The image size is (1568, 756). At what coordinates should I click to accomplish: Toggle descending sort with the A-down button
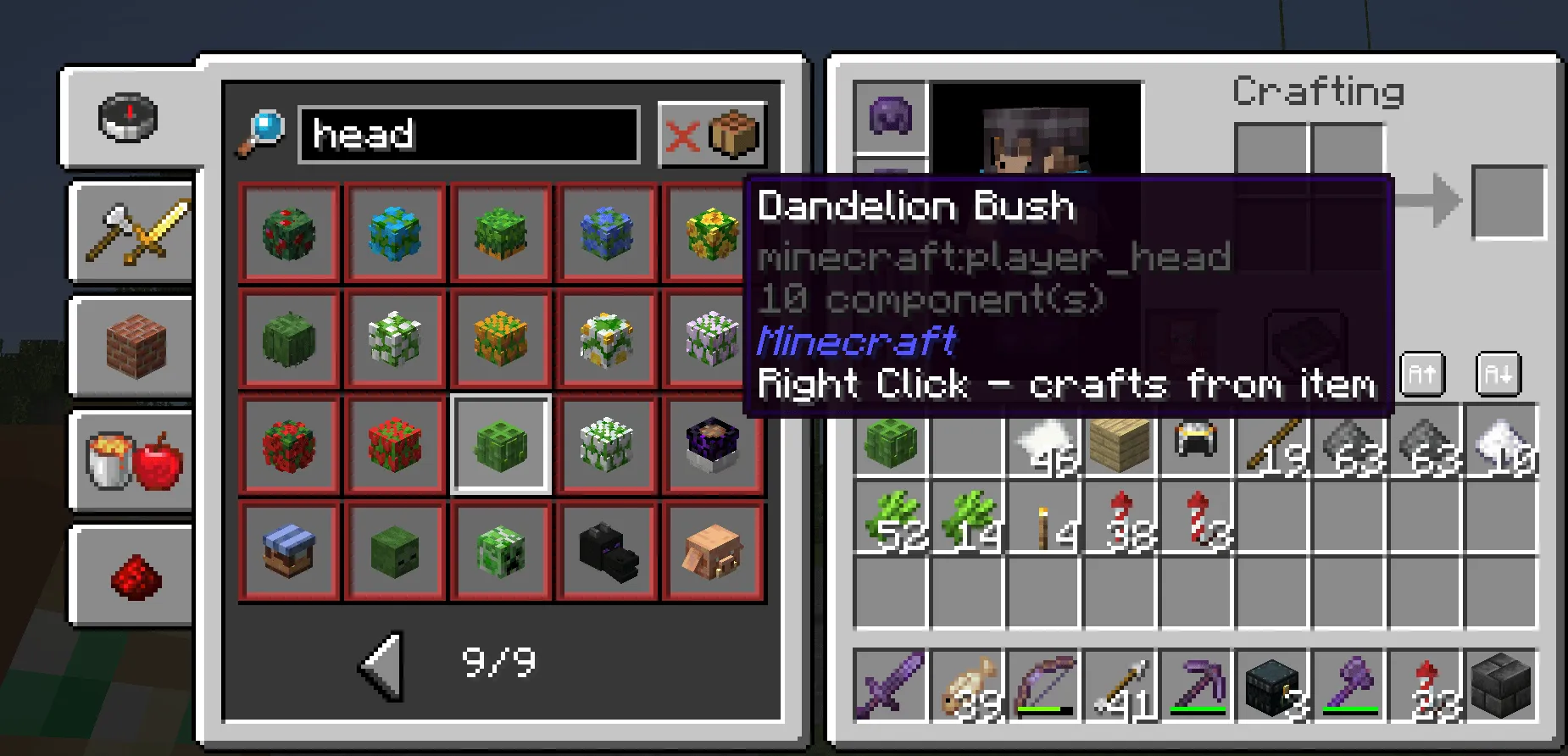coord(1498,374)
